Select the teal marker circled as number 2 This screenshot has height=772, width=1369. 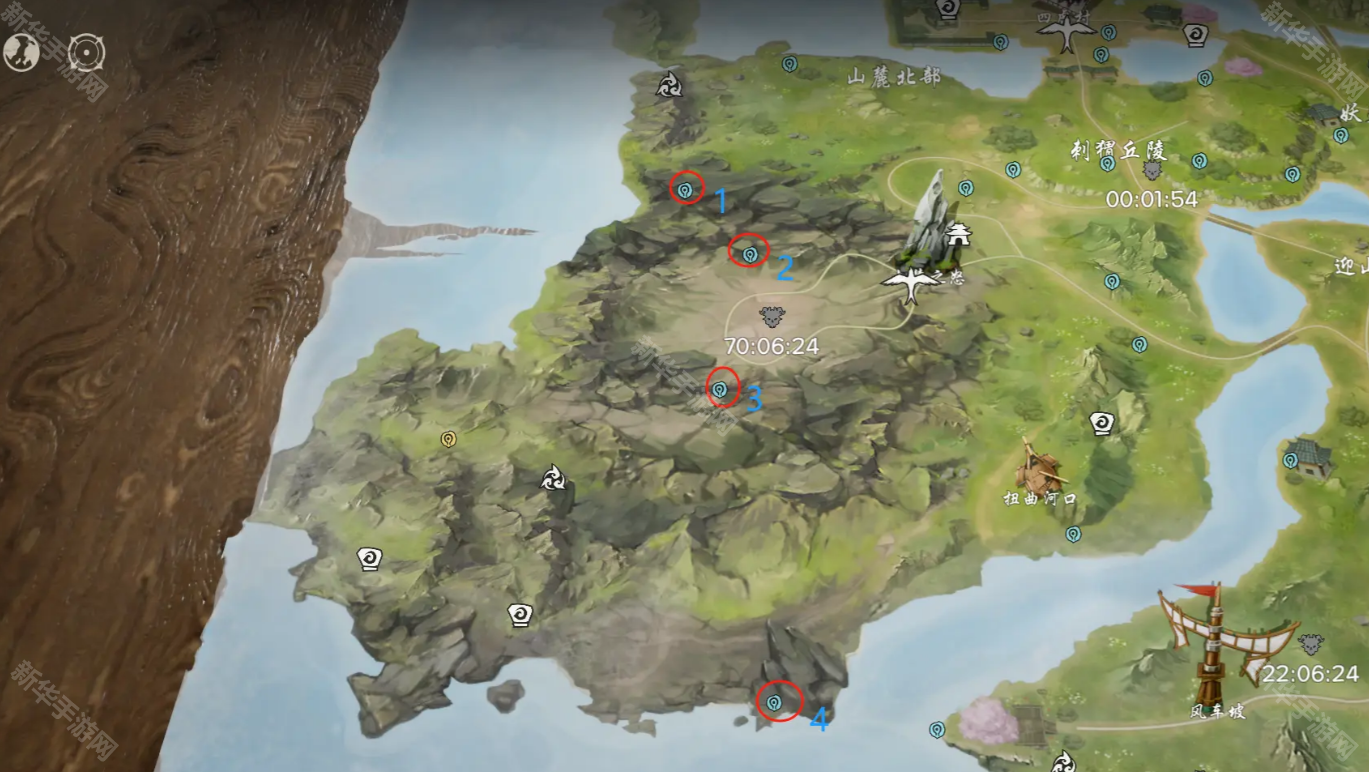pyautogui.click(x=749, y=254)
